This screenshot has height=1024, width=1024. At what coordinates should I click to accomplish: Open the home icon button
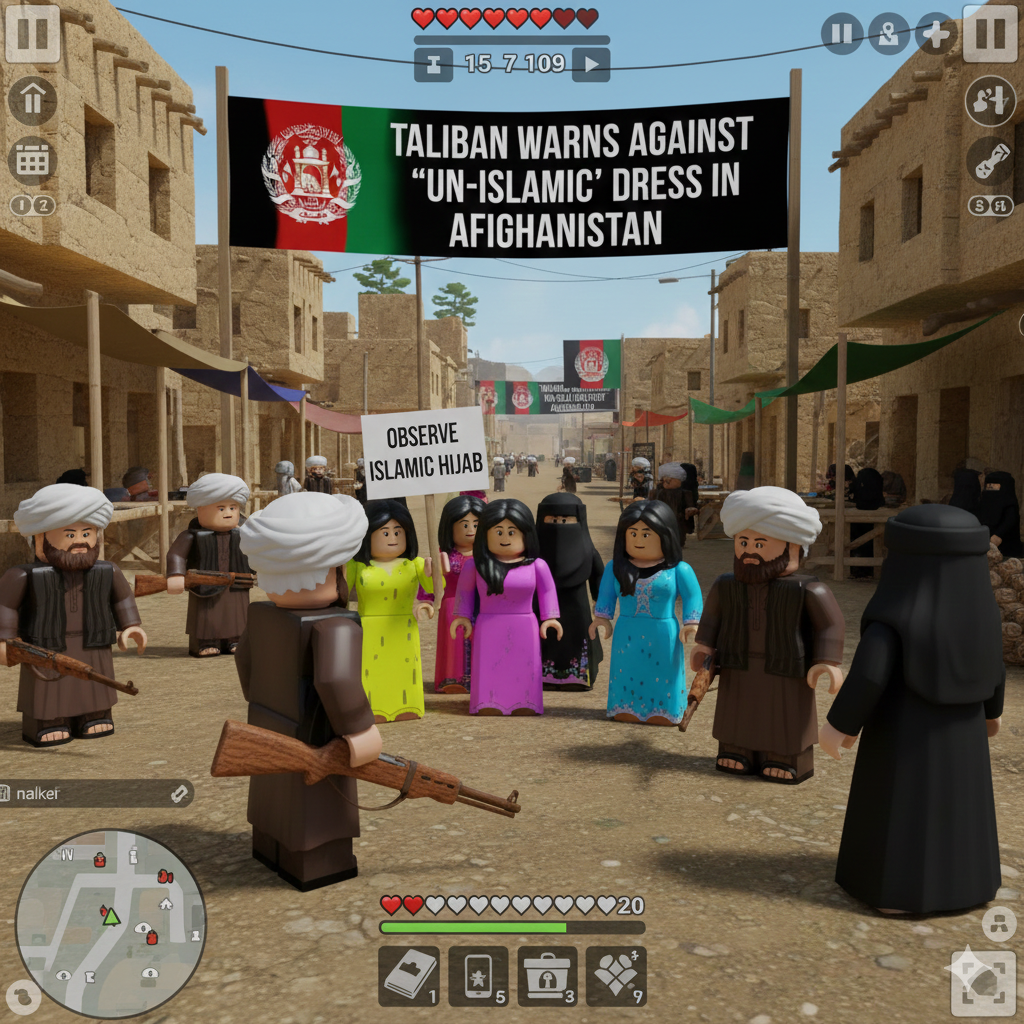click(32, 101)
